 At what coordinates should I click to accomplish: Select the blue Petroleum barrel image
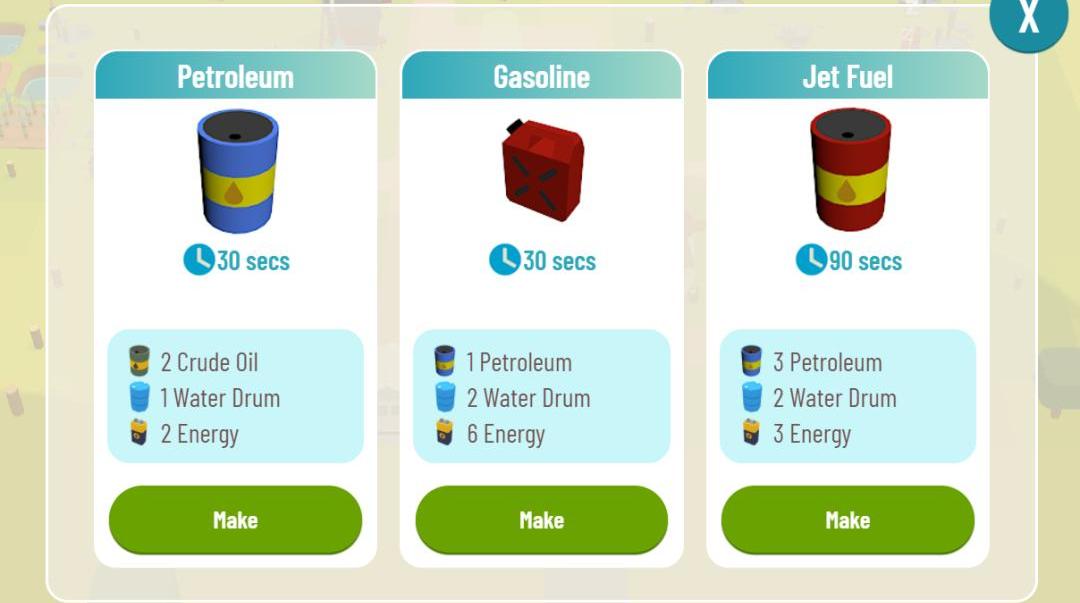pyautogui.click(x=237, y=170)
